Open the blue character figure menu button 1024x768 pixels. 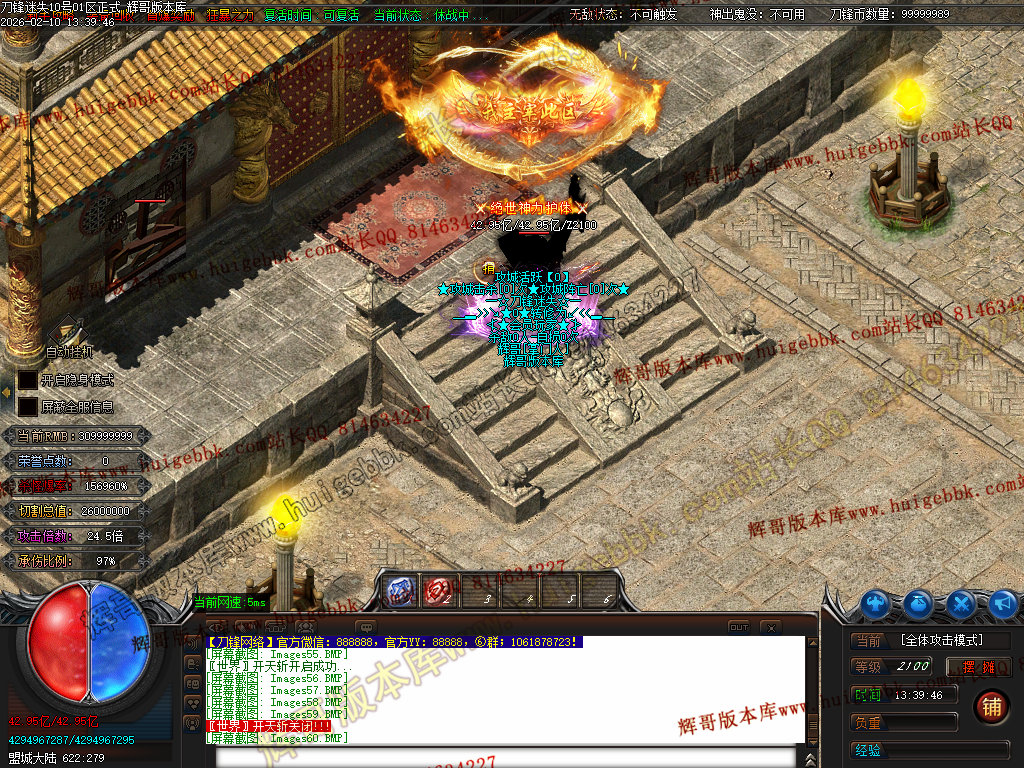tap(877, 603)
